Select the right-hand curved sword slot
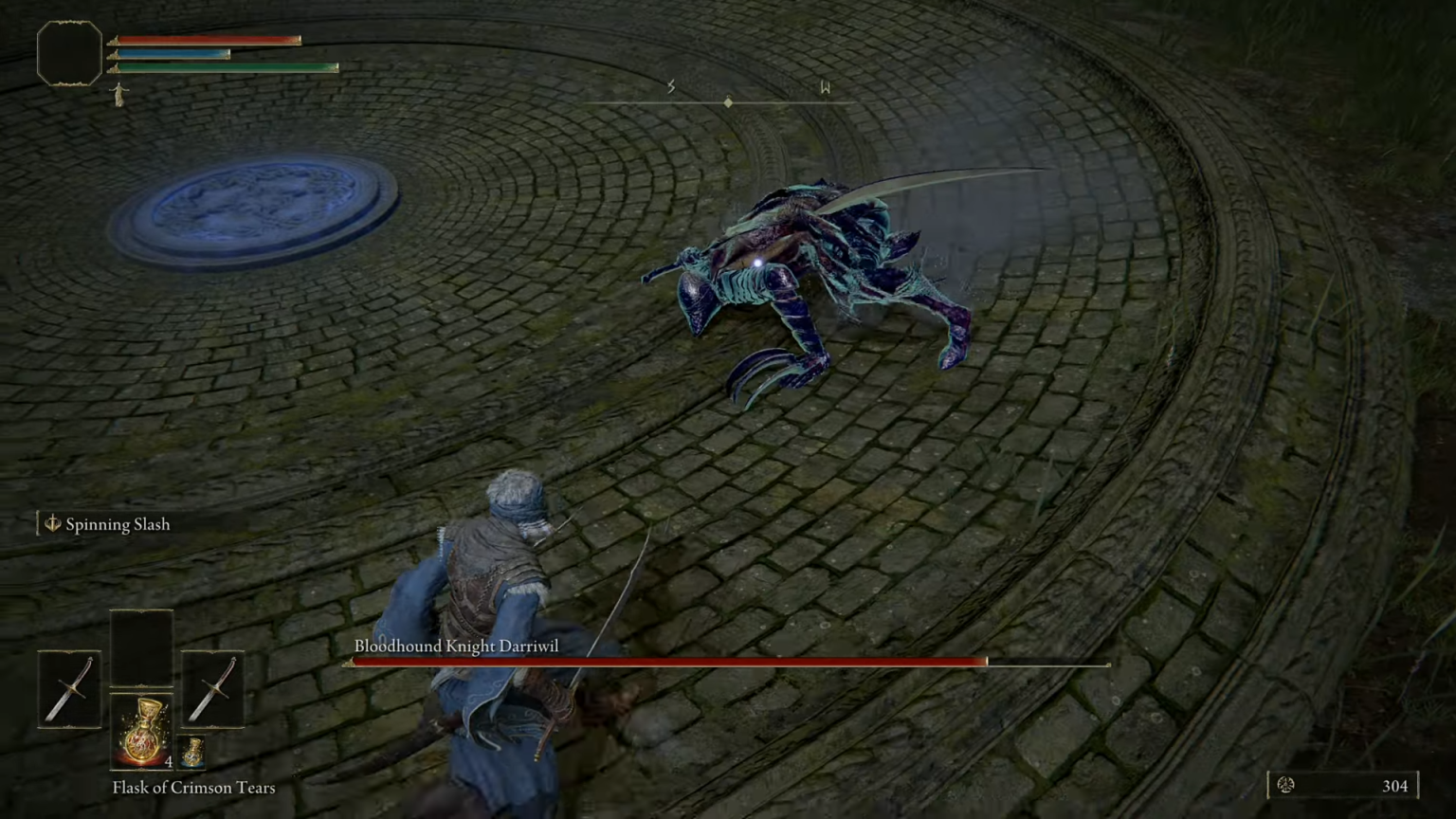 213,688
